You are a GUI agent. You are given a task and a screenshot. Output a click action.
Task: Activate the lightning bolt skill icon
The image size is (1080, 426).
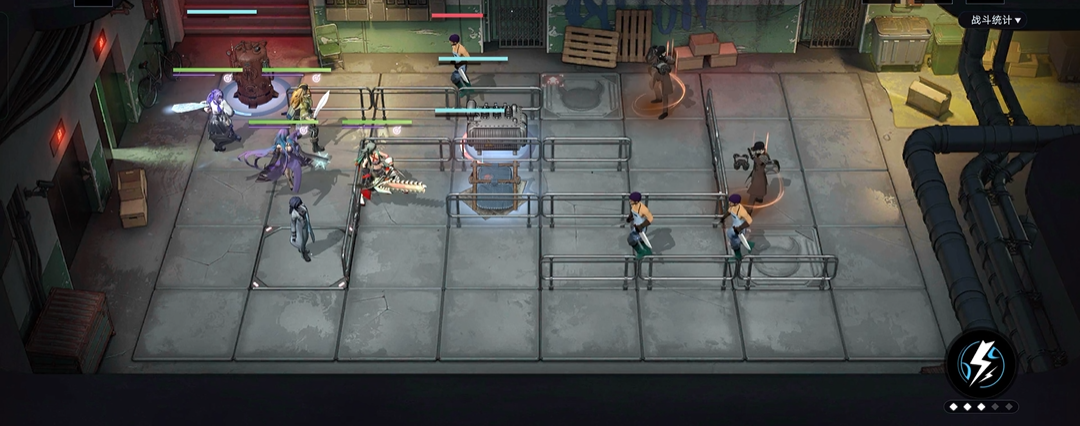pyautogui.click(x=981, y=363)
